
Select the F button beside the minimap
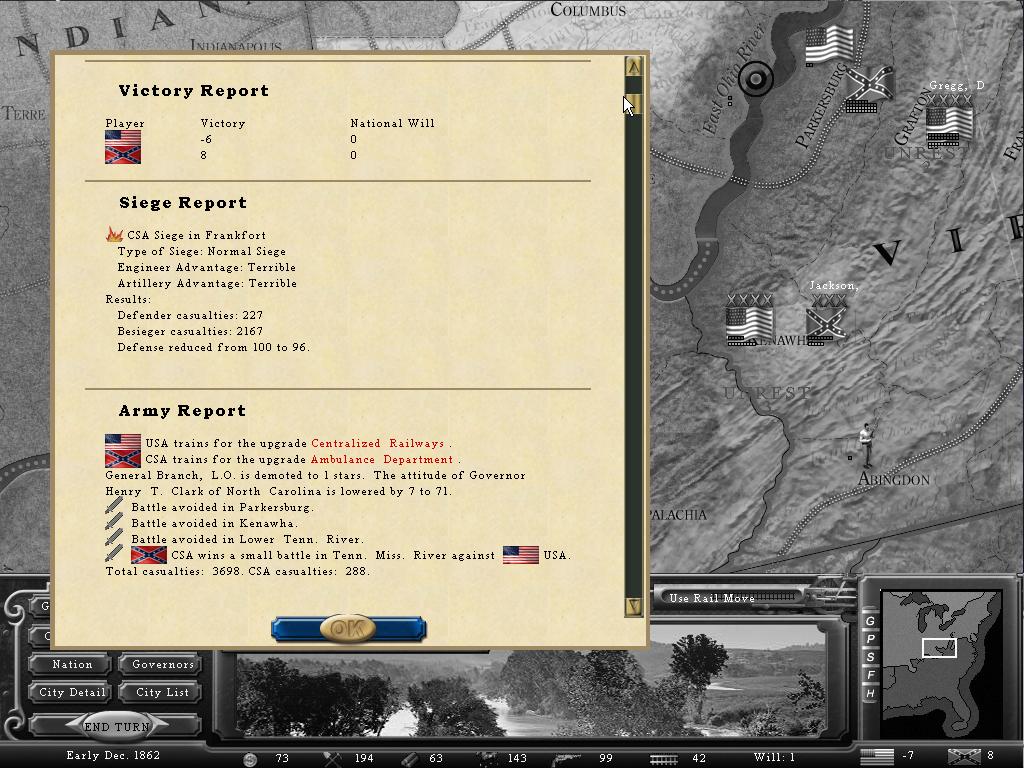pos(870,675)
